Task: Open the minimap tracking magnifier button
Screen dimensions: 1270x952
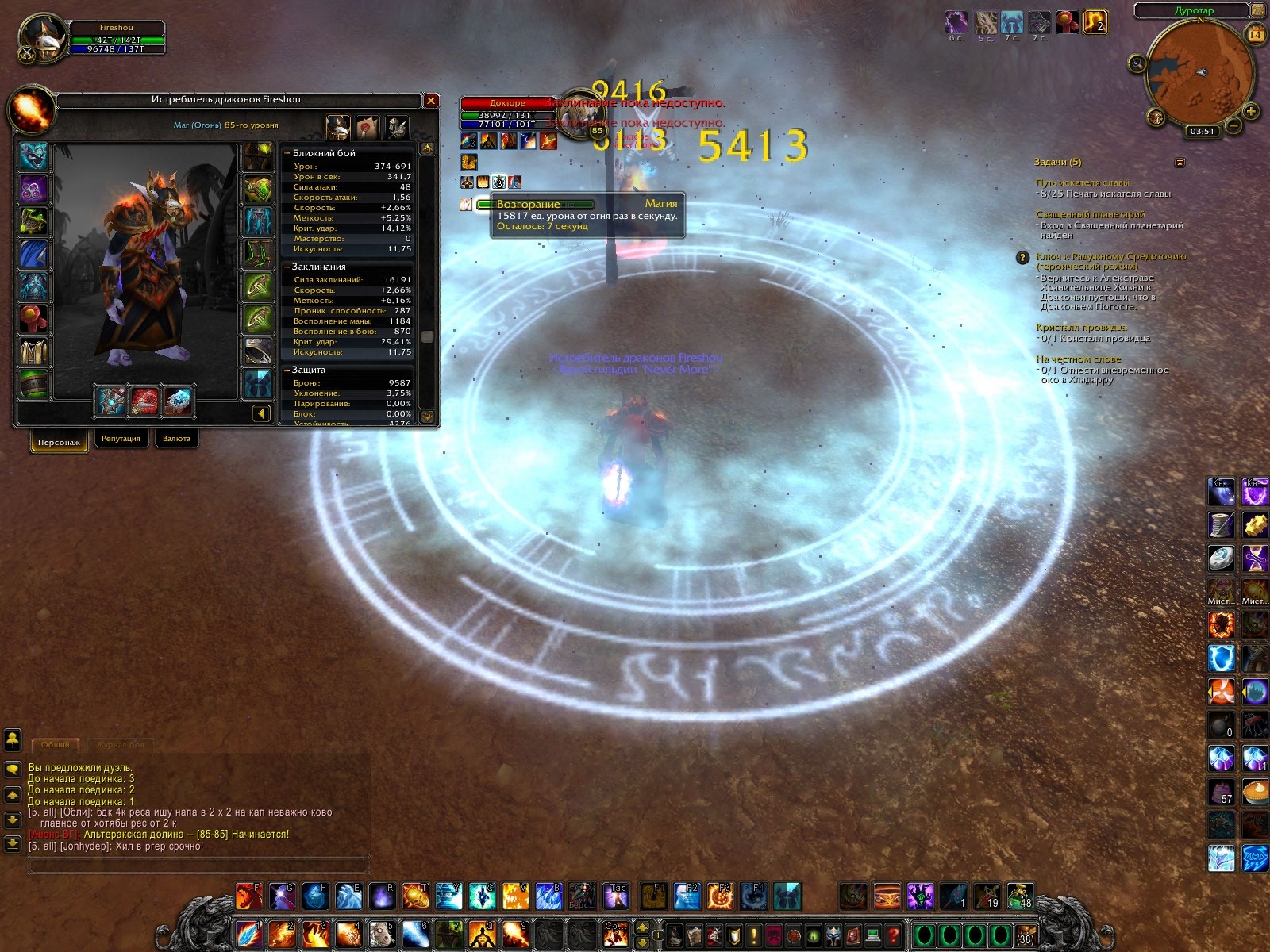Action: [1138, 63]
